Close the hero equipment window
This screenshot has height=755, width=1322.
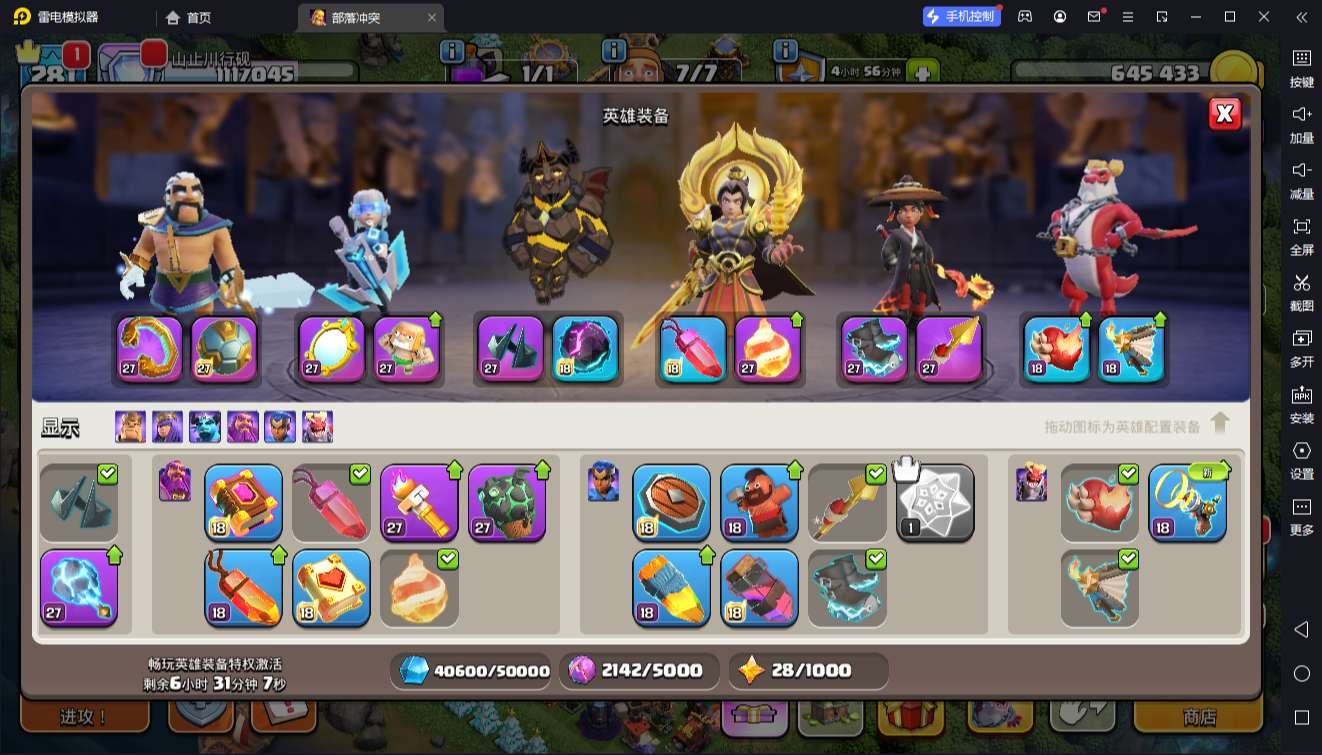pyautogui.click(x=1225, y=114)
